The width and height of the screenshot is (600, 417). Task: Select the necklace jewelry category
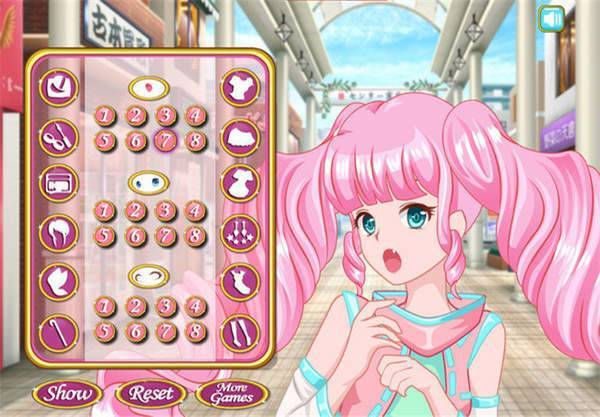pyautogui.click(x=239, y=232)
